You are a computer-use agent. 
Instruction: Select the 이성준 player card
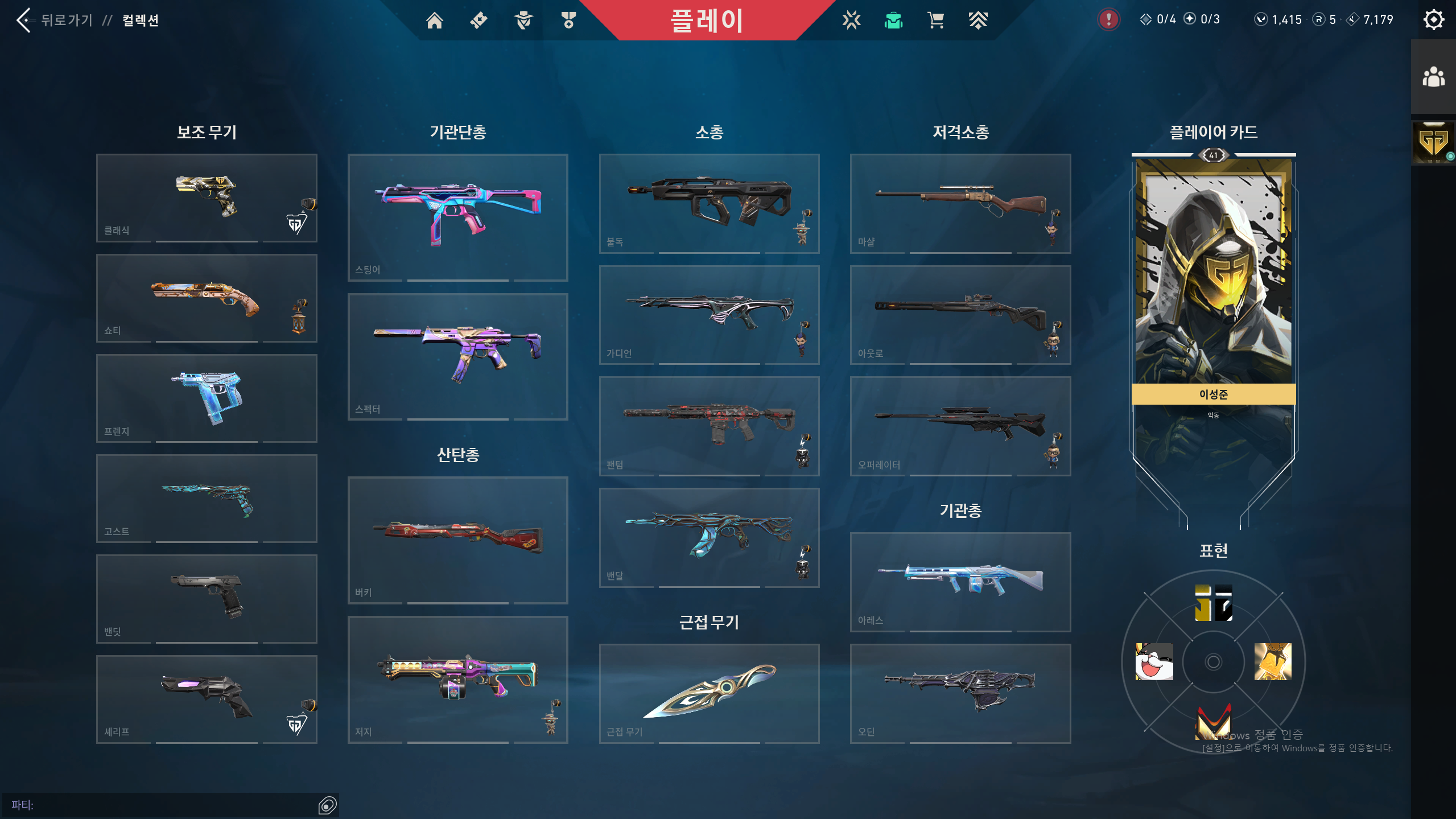click(1214, 279)
